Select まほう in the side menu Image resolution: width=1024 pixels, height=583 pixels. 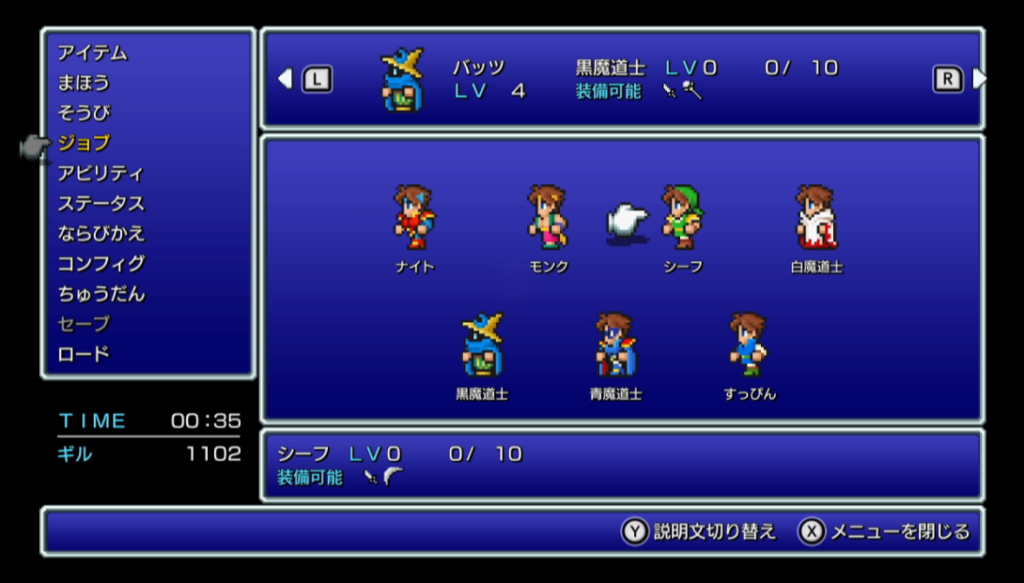click(x=84, y=83)
